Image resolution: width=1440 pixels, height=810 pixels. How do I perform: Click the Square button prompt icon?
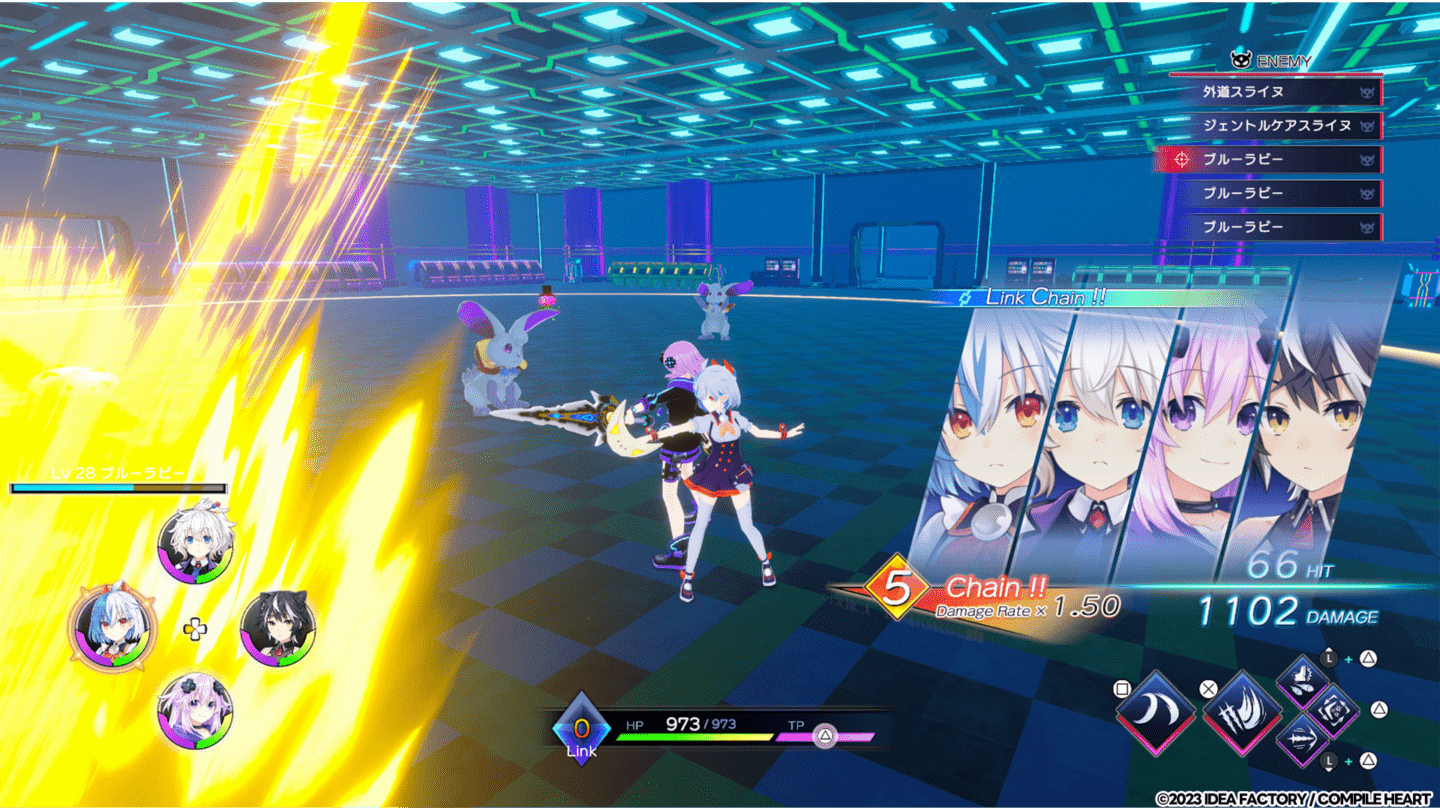pyautogui.click(x=1122, y=690)
